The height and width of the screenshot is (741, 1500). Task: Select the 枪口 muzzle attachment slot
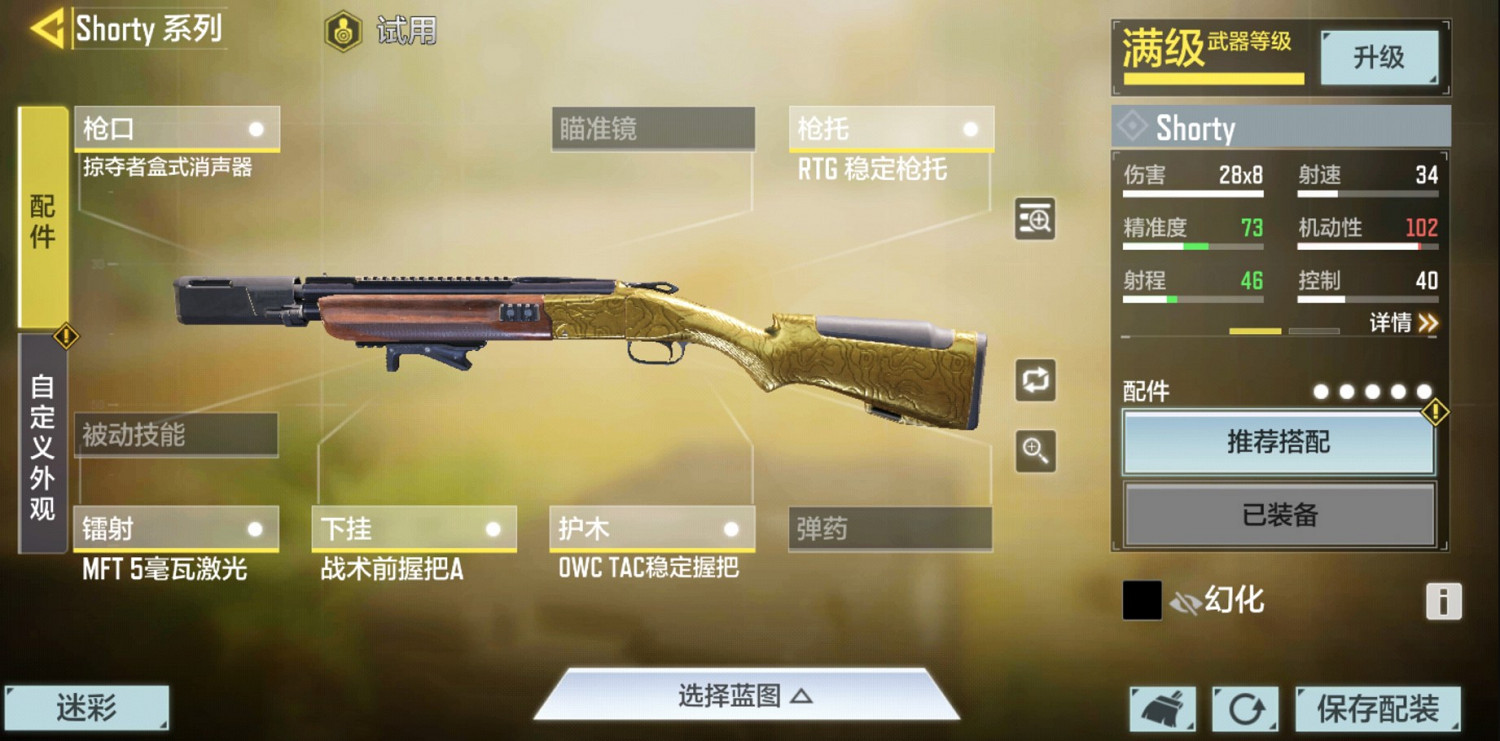[x=176, y=128]
